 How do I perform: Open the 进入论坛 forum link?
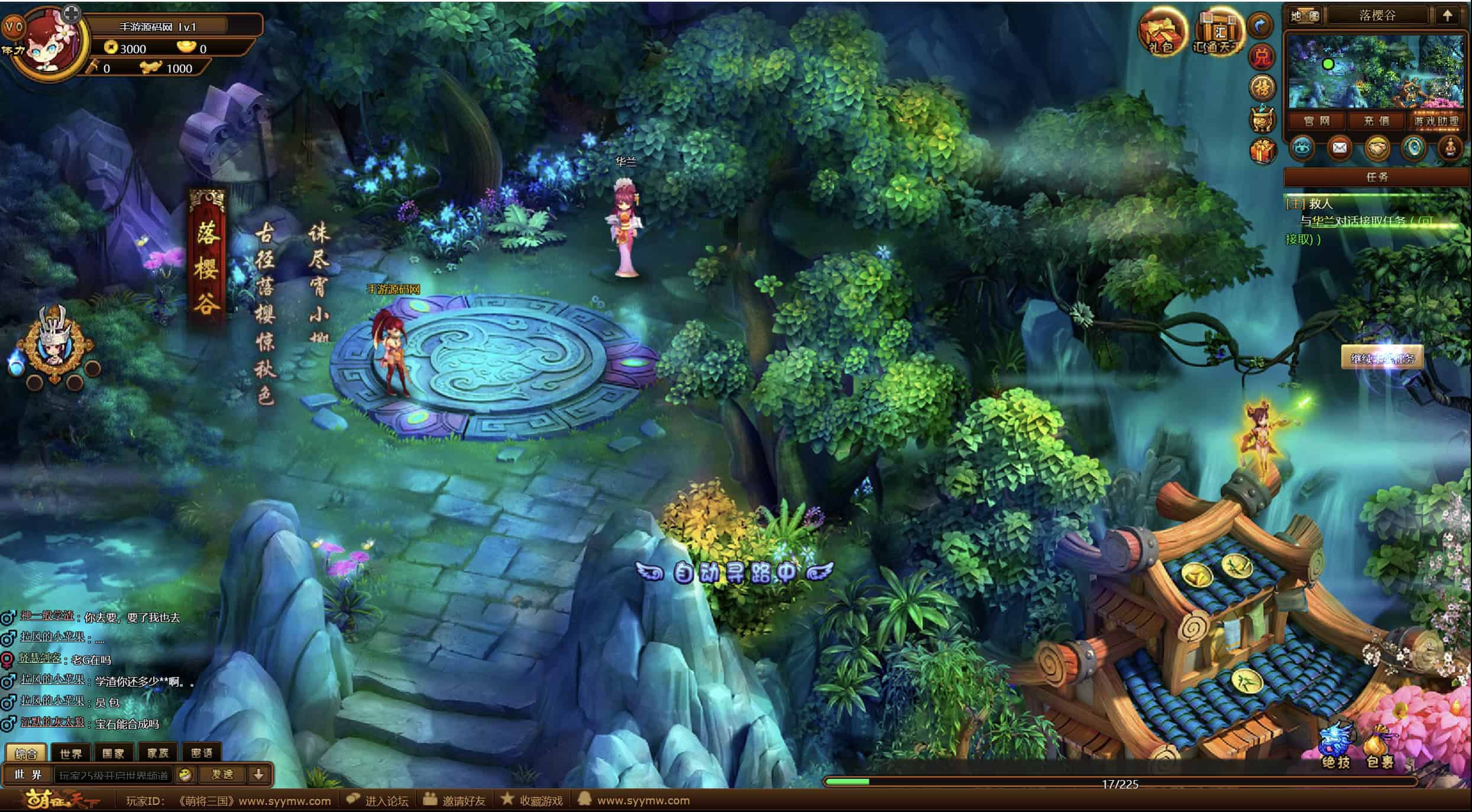point(379,800)
